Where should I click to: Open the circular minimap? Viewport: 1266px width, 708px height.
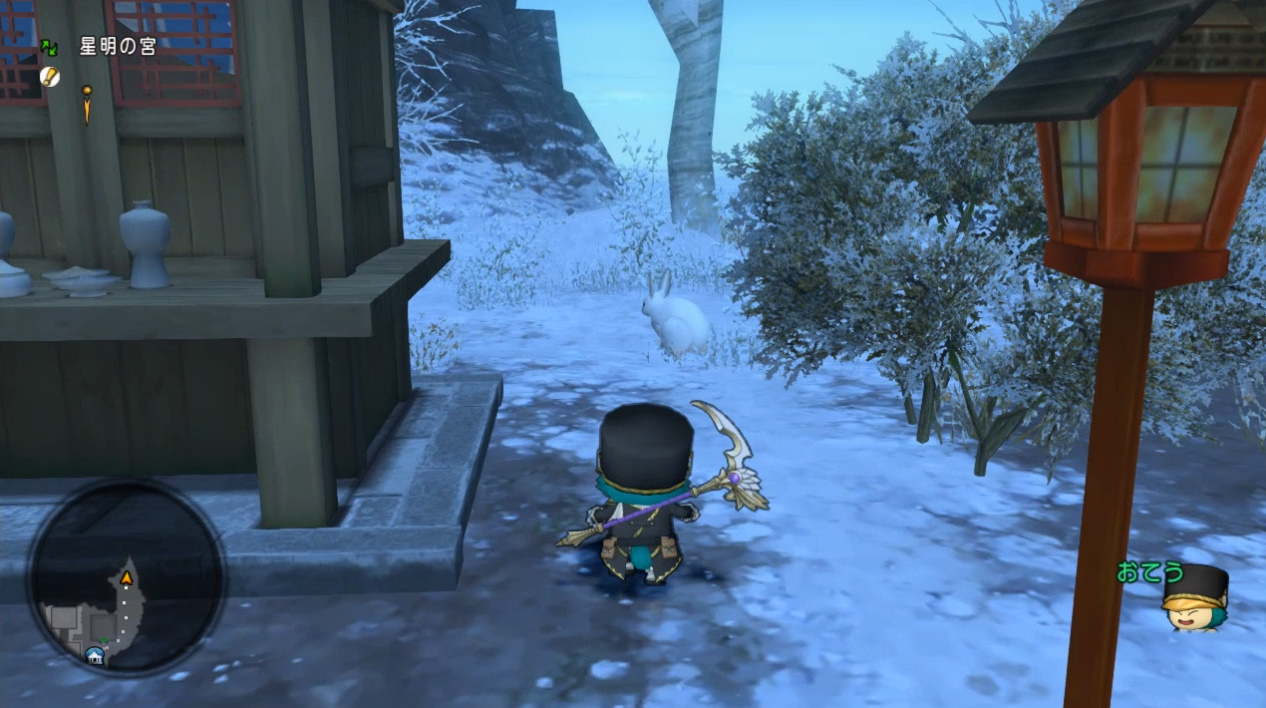(126, 577)
